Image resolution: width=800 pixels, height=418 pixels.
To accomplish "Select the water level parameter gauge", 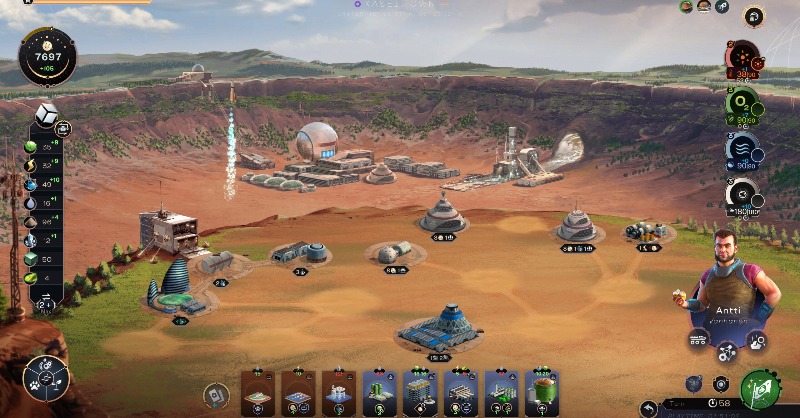I will 742,150.
